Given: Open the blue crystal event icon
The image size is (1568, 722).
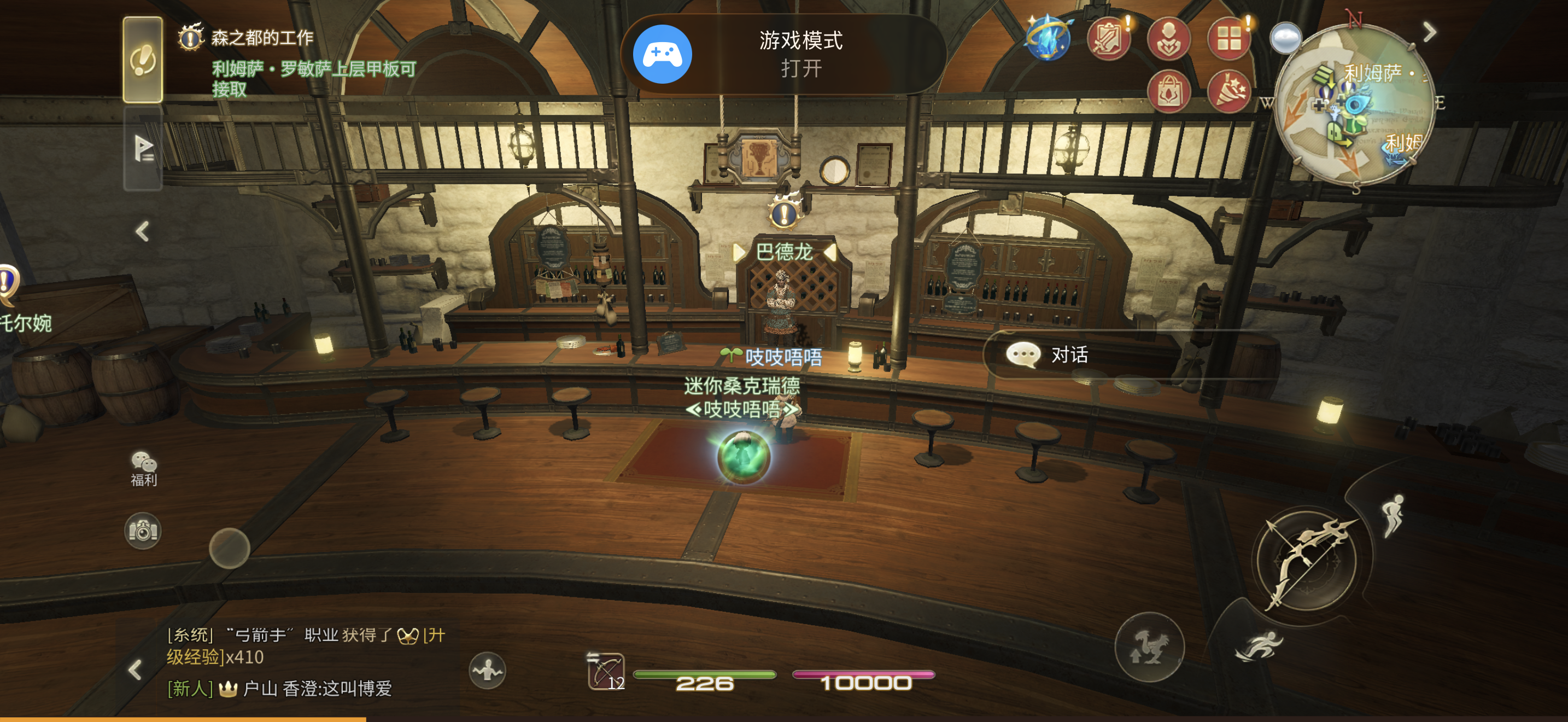Looking at the screenshot, I should 1048,38.
